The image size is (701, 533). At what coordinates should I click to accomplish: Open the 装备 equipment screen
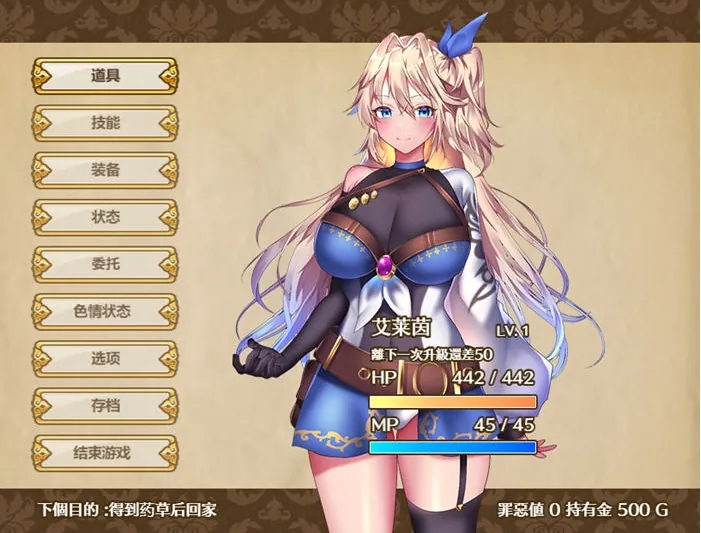105,169
